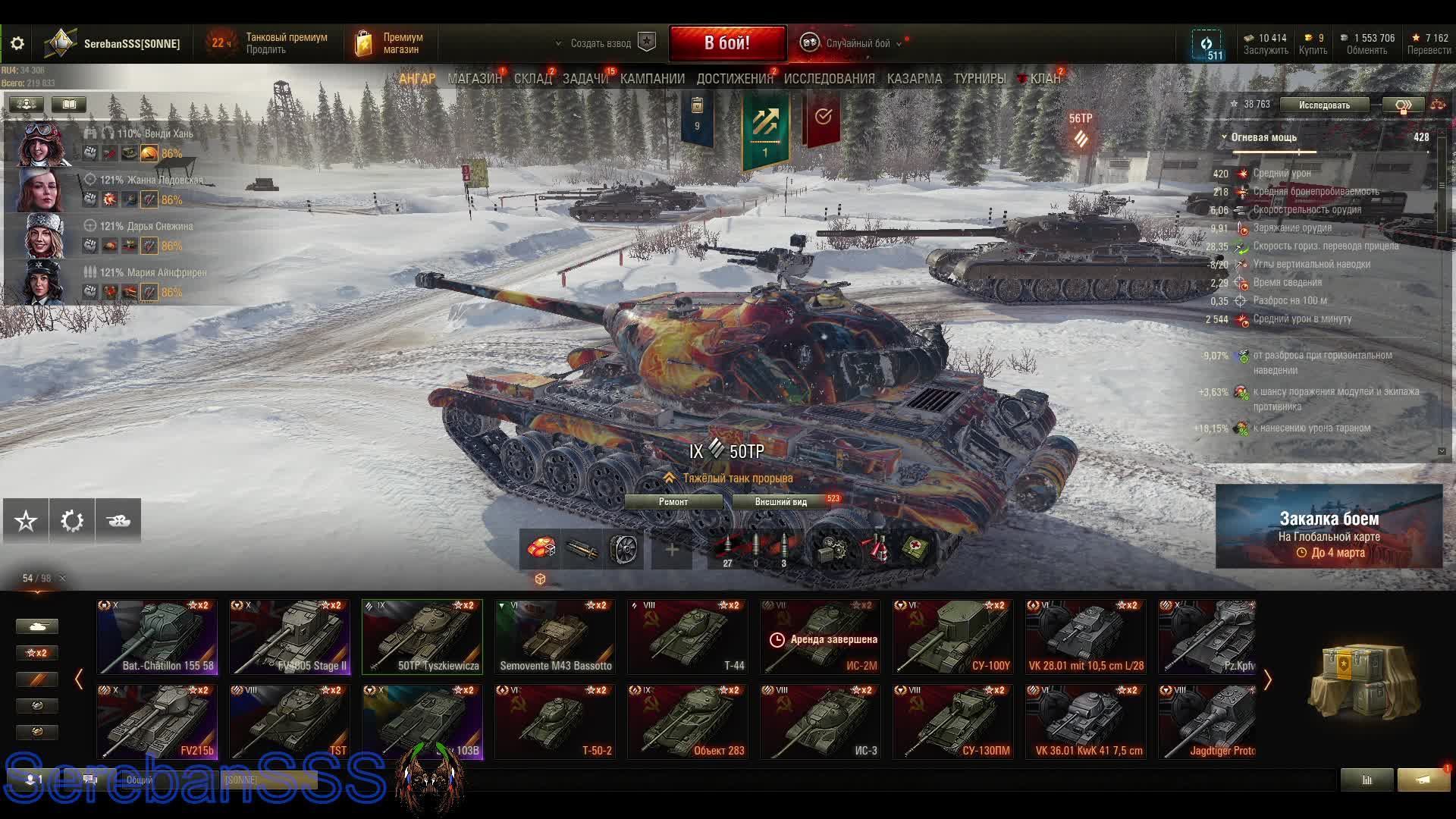Open the Закалка боем event banner
Viewport: 1456px width, 819px height.
(1329, 527)
